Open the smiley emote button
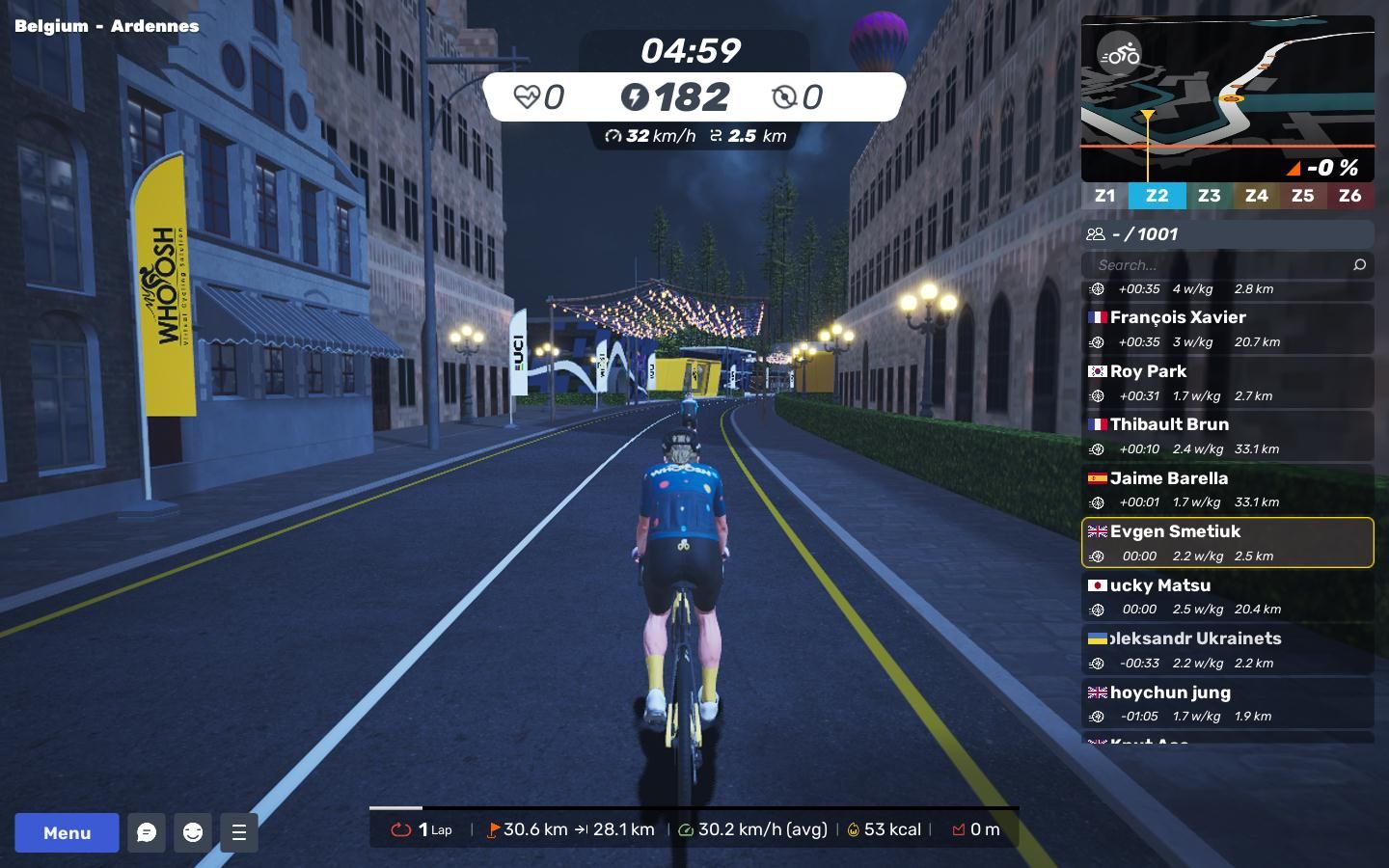Viewport: 1389px width, 868px height. pos(193,832)
